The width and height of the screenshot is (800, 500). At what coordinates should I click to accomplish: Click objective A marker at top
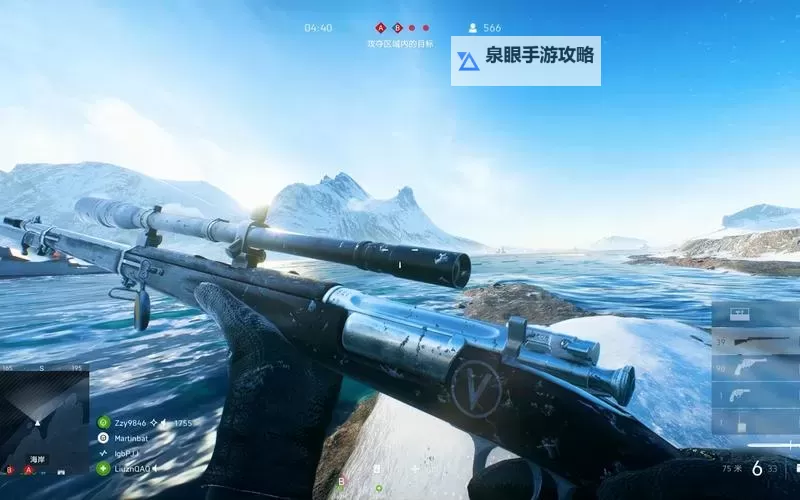click(380, 28)
